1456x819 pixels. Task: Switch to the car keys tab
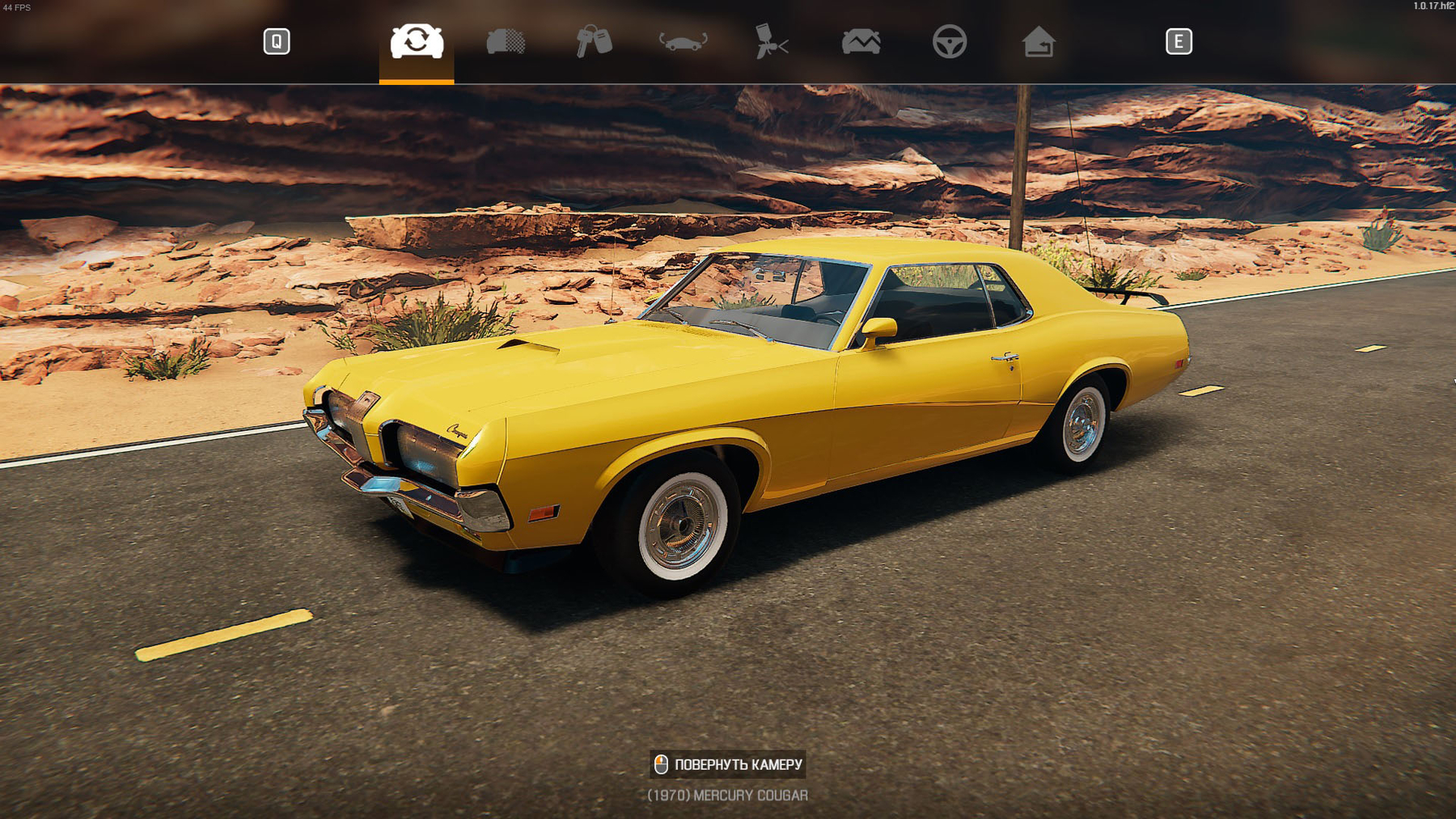pos(594,41)
